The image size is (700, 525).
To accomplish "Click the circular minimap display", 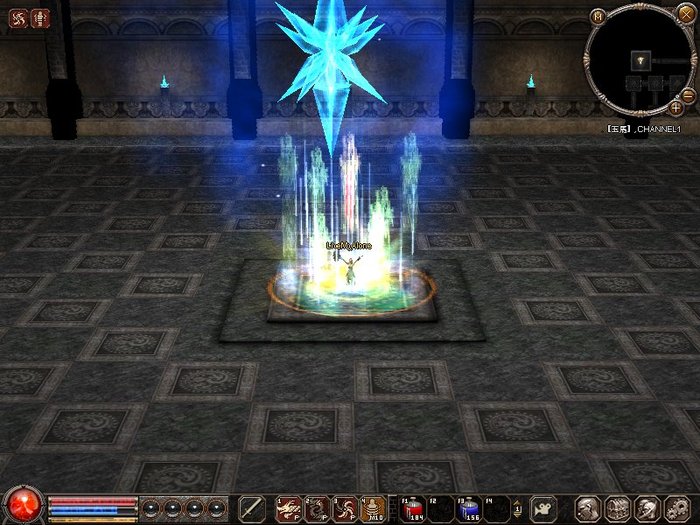I will [x=641, y=62].
